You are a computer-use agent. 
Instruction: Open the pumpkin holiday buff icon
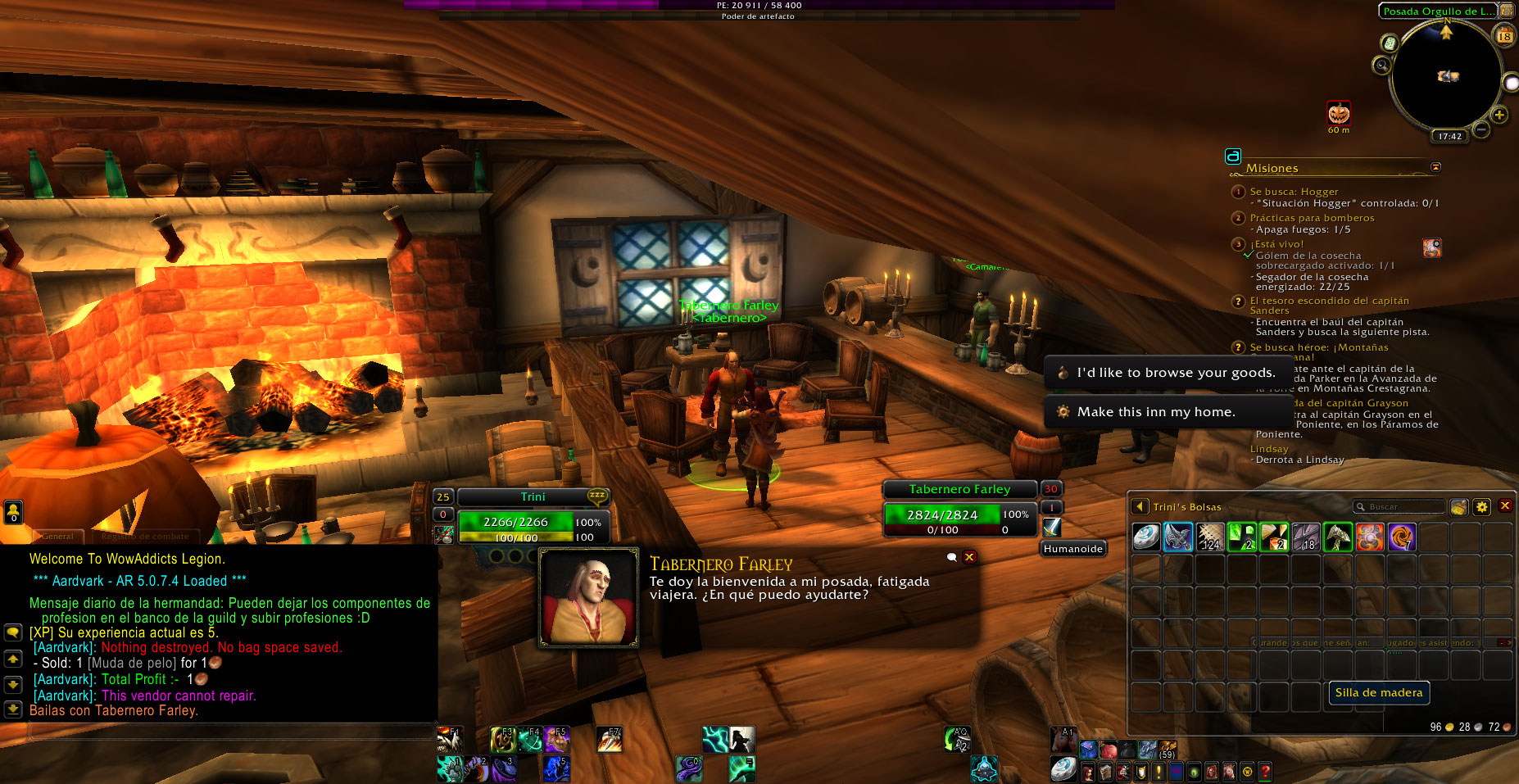point(1339,113)
